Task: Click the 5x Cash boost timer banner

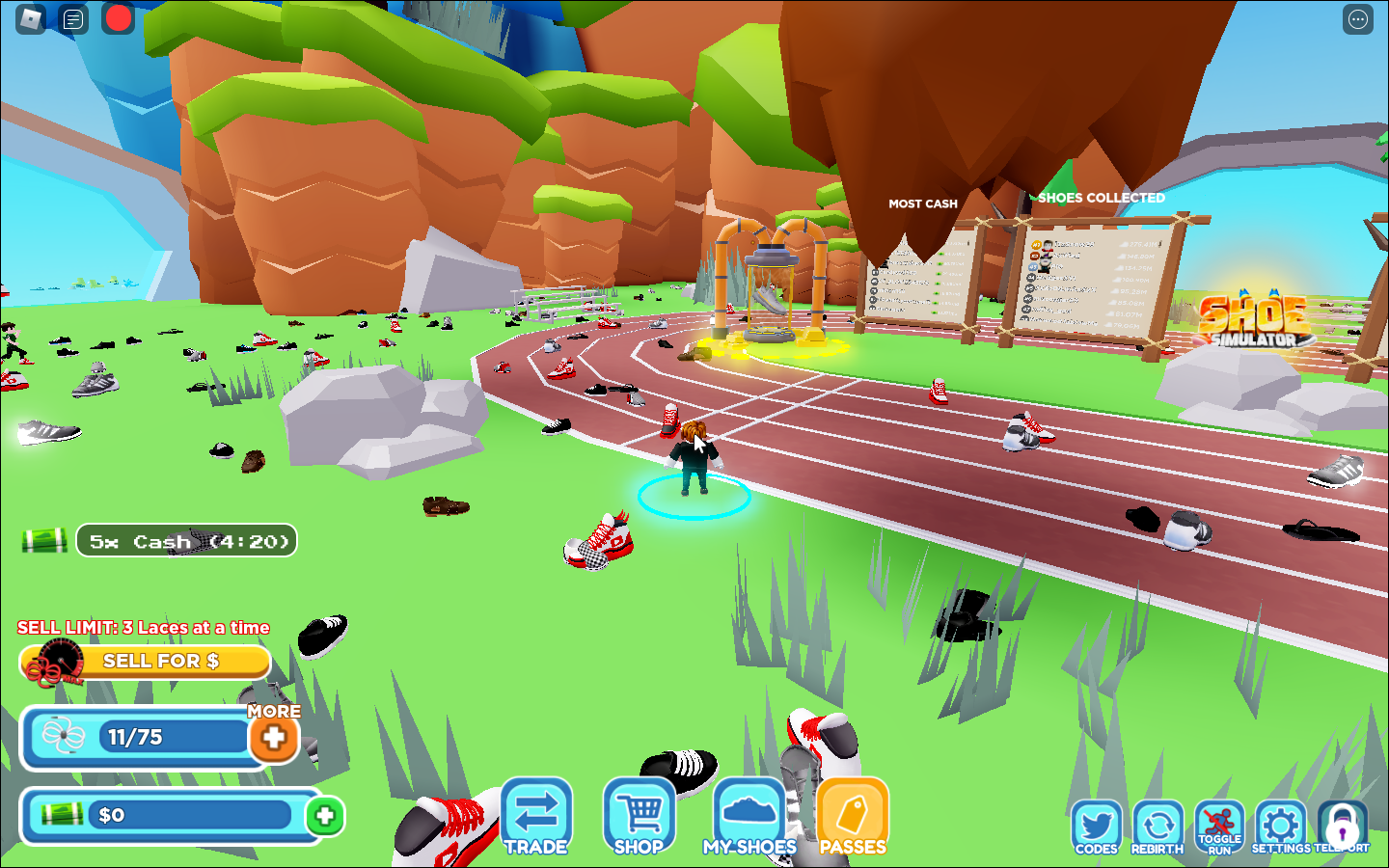Action: [x=186, y=540]
